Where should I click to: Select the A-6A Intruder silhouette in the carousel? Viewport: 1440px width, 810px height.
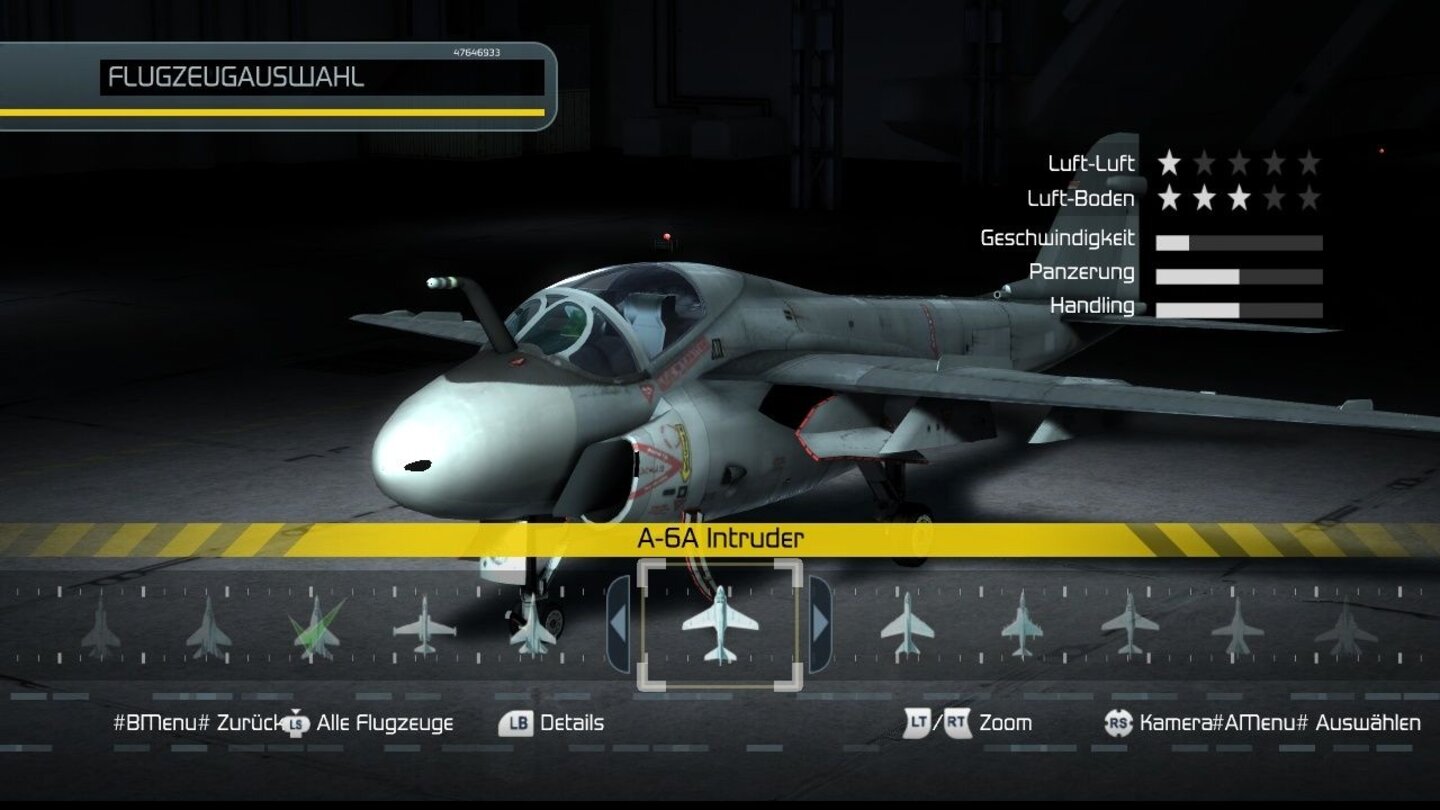[x=722, y=626]
